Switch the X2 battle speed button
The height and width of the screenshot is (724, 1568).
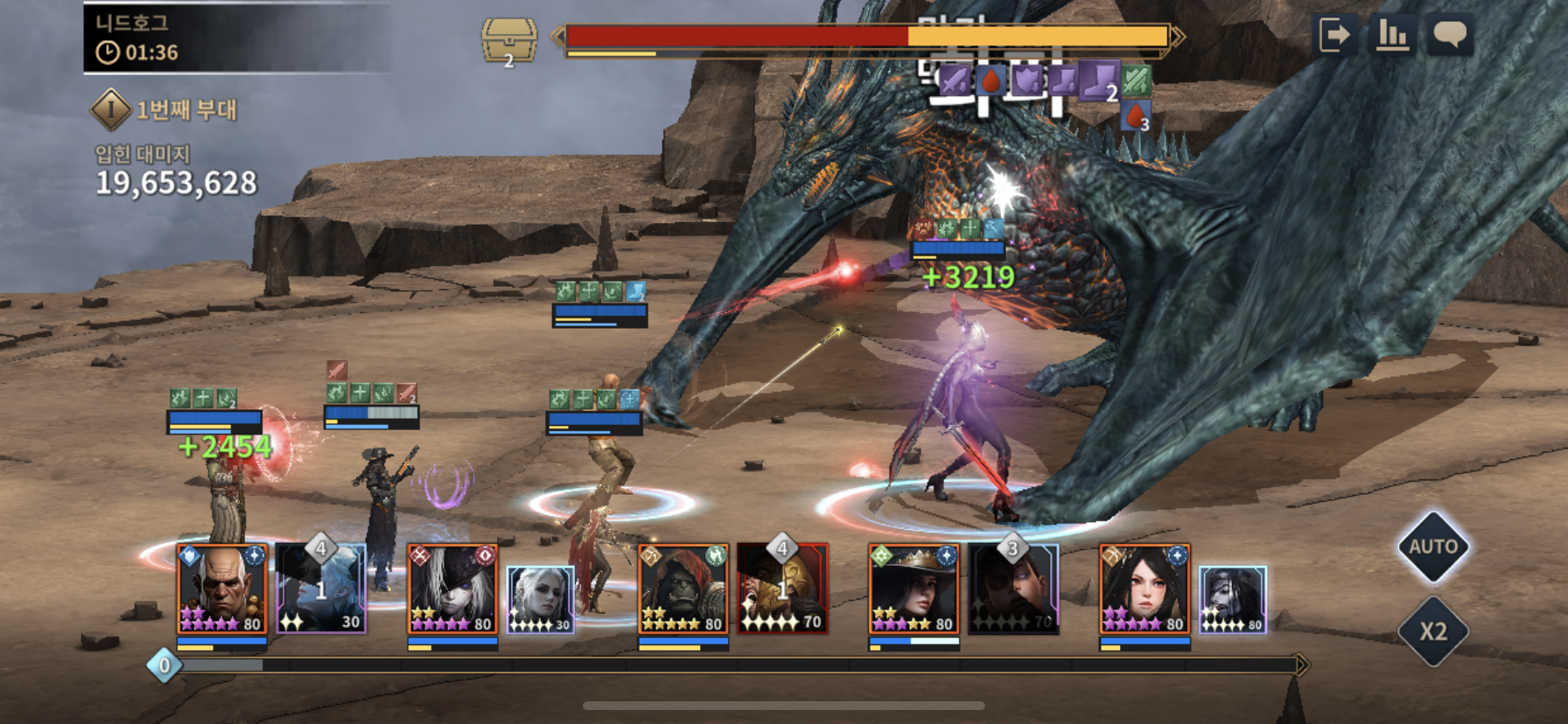click(x=1432, y=631)
